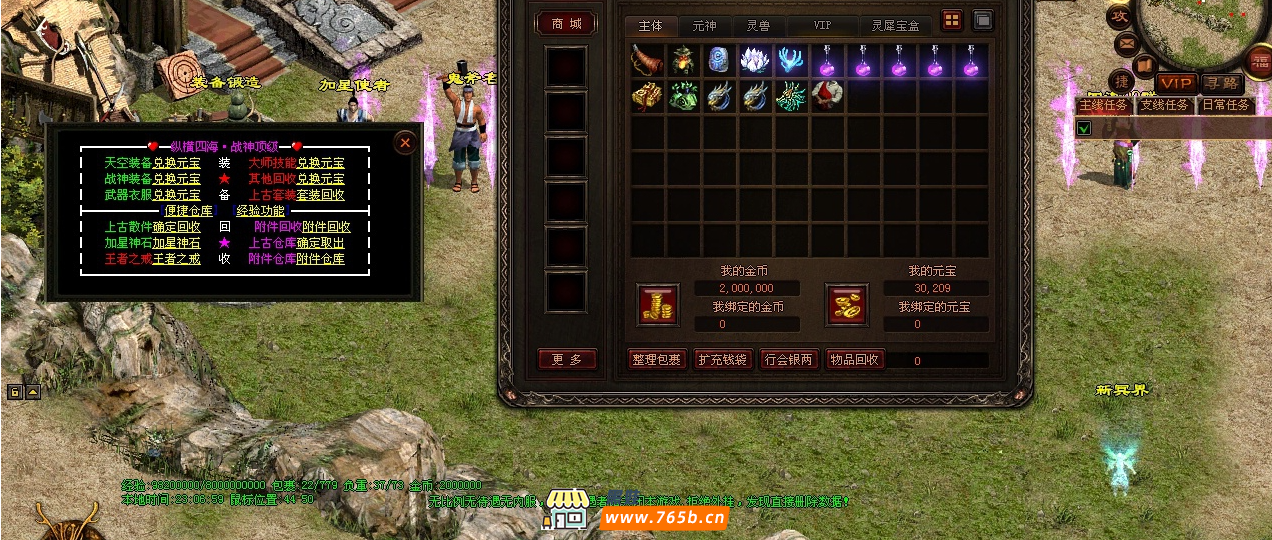Click the 套装回收 set recycle link

[320, 195]
